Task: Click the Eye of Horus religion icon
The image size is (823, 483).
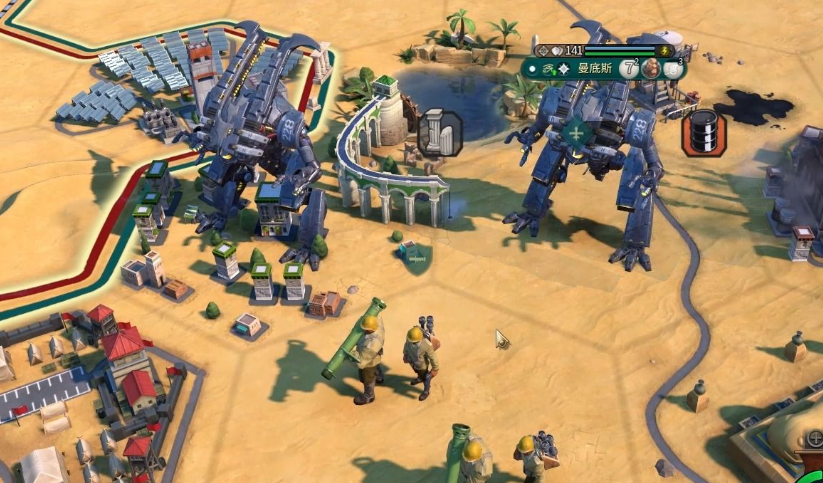Action: click(x=548, y=69)
